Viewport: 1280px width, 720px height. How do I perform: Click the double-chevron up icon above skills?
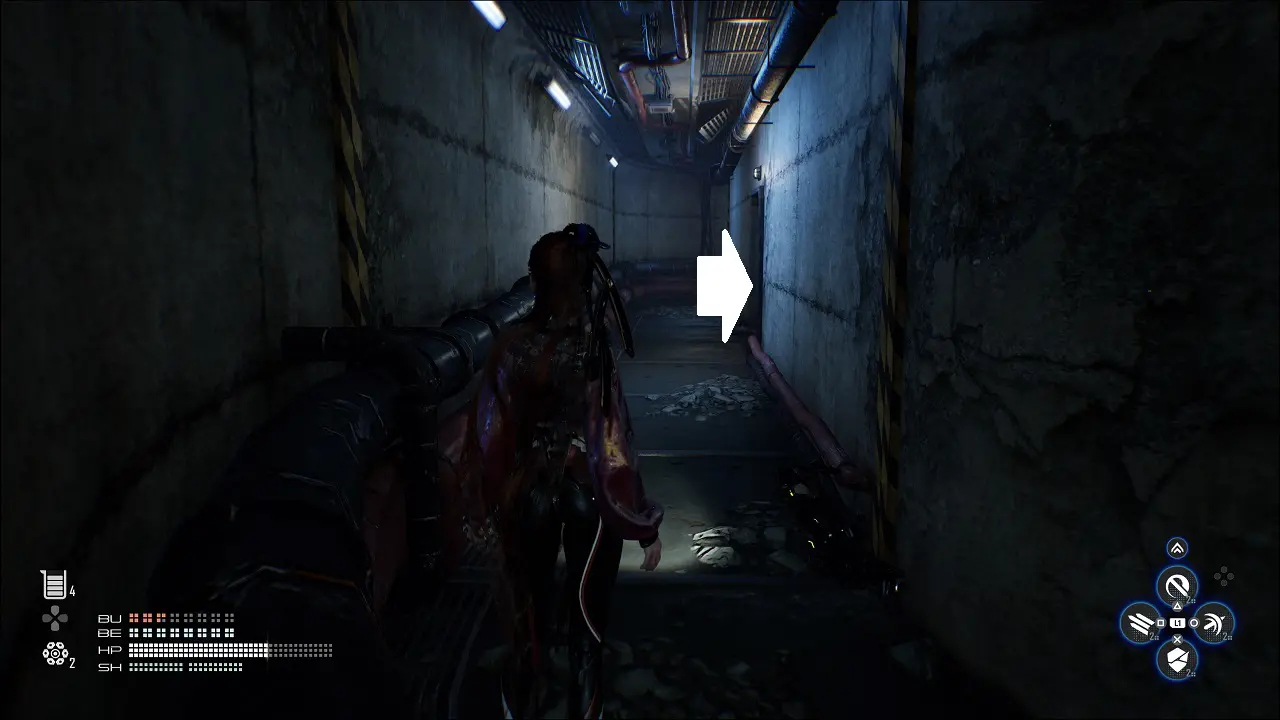(1177, 548)
